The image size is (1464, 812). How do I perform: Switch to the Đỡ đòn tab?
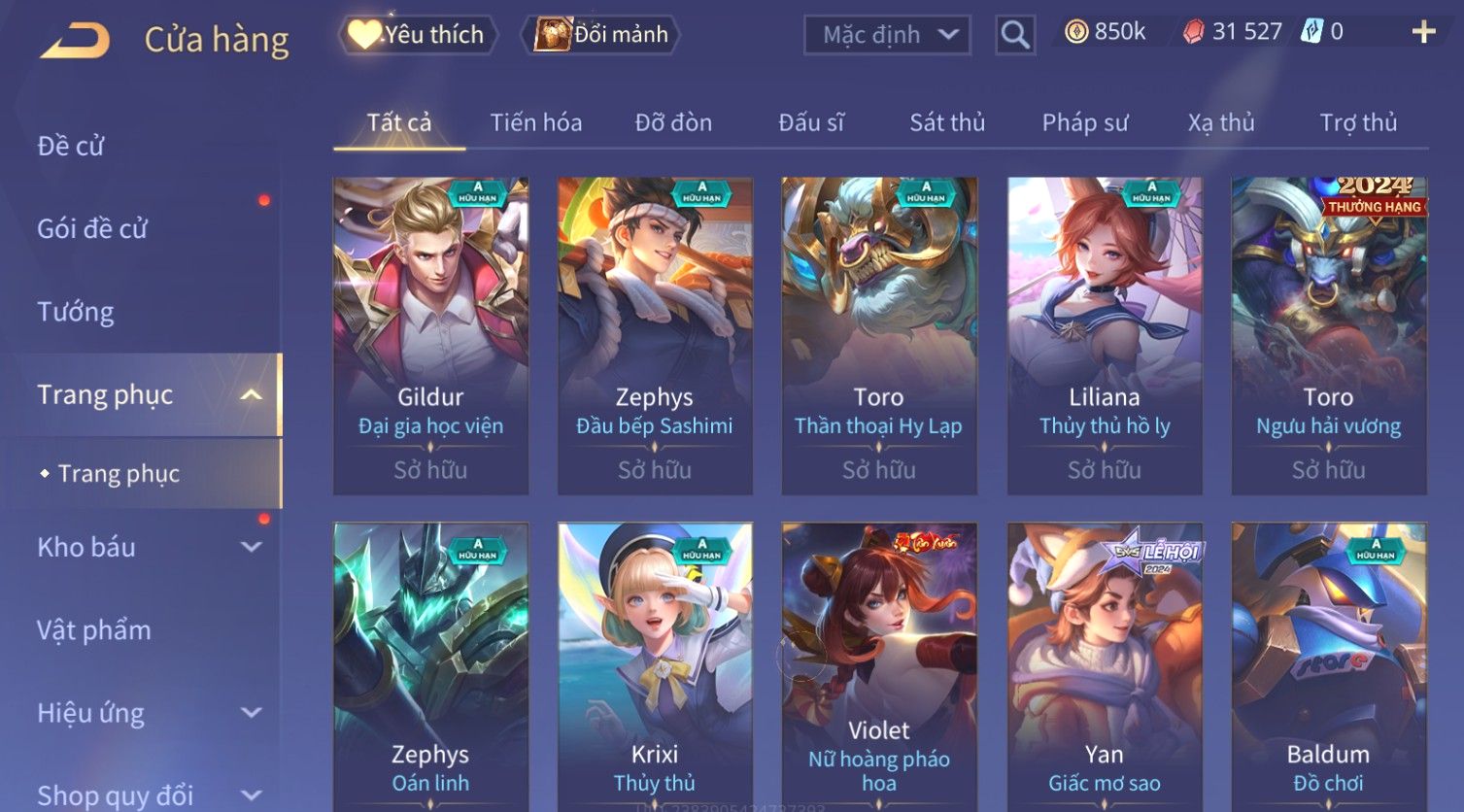click(673, 122)
